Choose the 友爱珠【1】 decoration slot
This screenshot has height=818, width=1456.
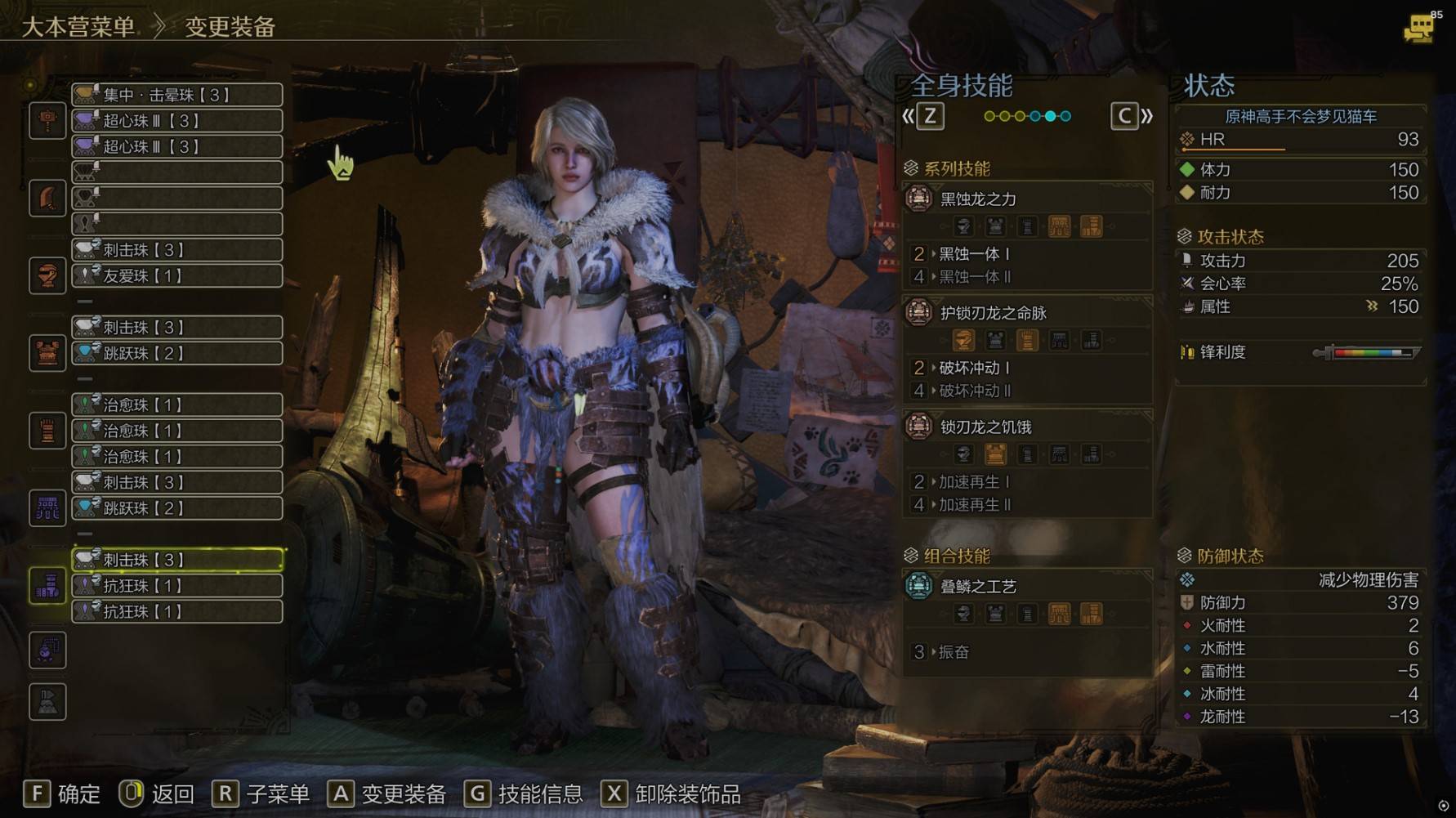pos(177,276)
